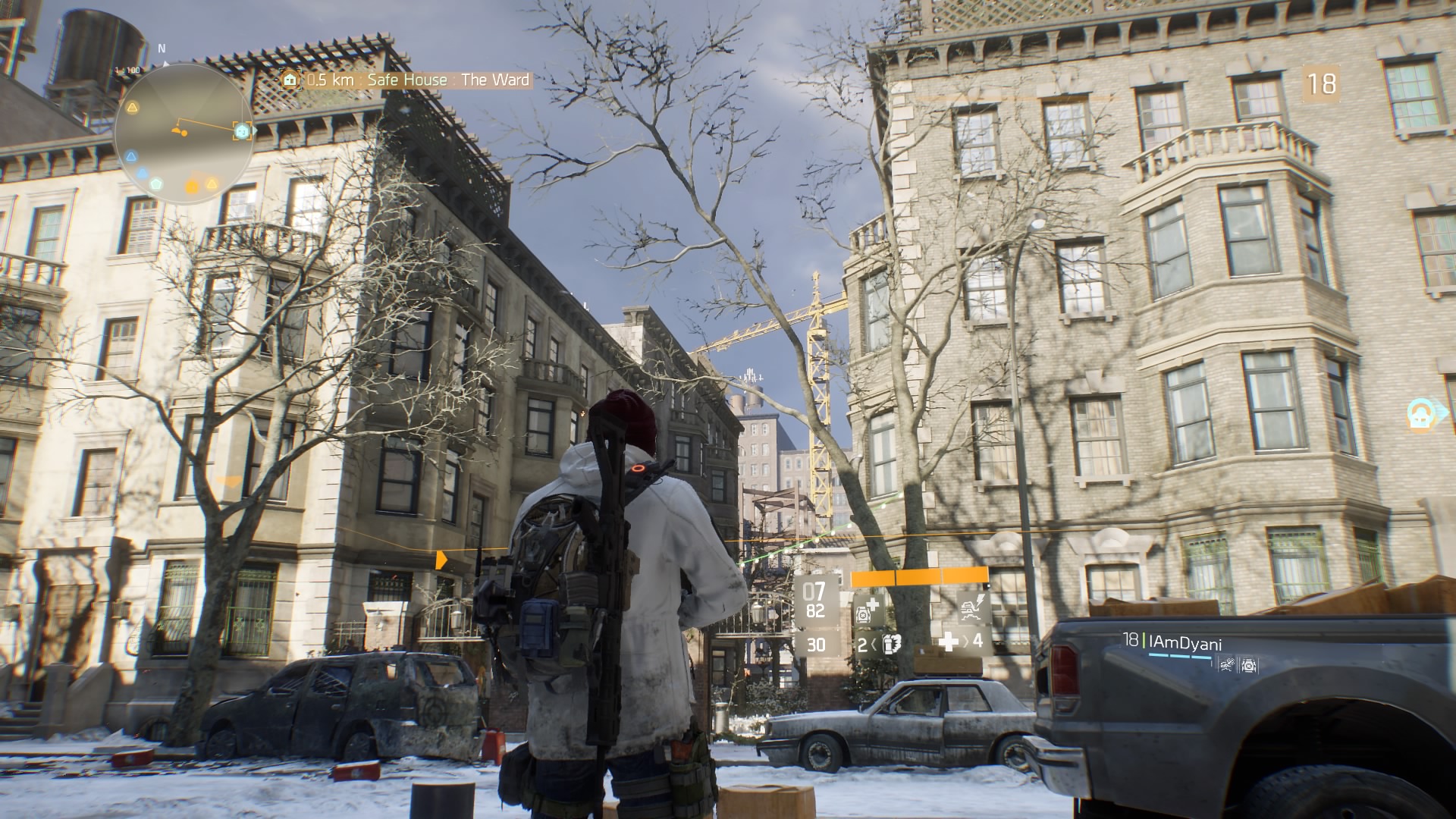Click the yellow triangle mission marker on the minimap
The image size is (1456, 819).
133,108
